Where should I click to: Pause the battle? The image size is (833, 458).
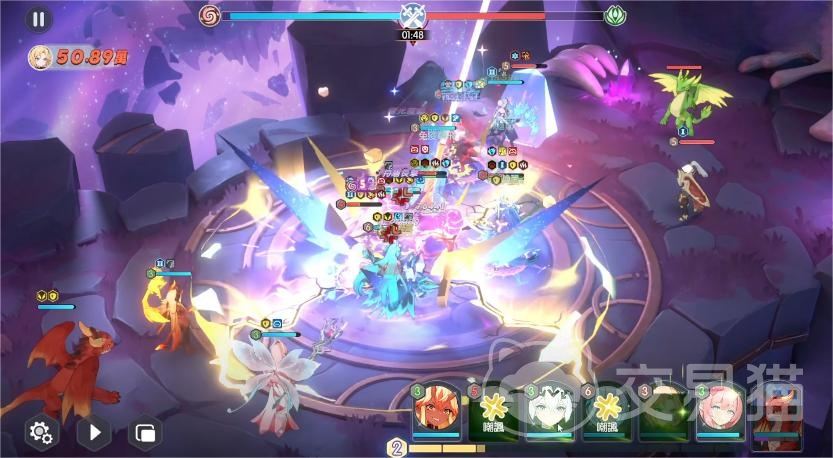[x=38, y=18]
